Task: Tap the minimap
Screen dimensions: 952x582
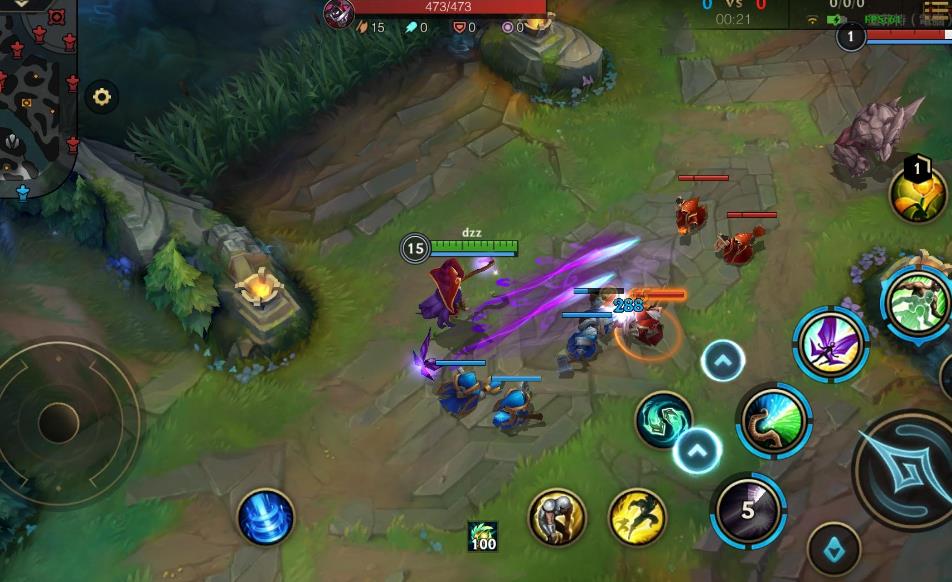Action: pyautogui.click(x=36, y=95)
